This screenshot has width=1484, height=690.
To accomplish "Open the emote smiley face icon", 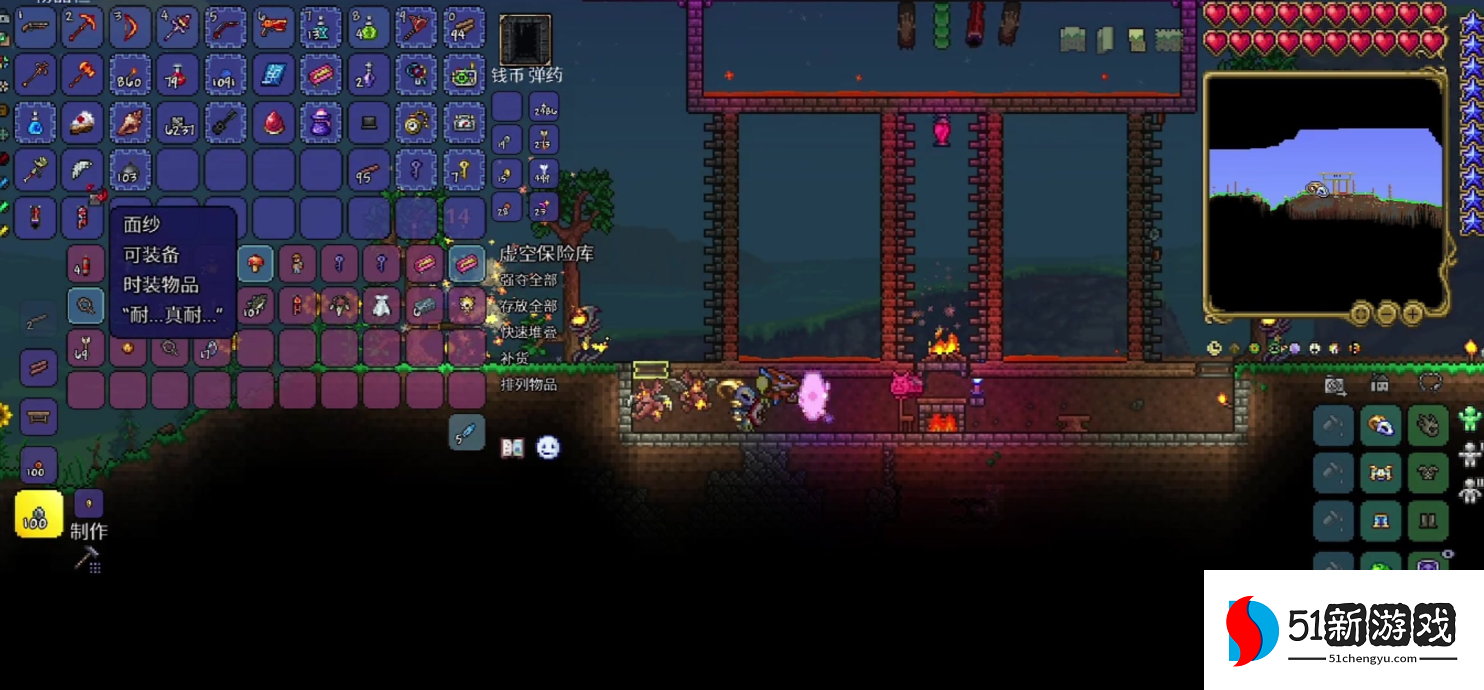I will [x=547, y=448].
